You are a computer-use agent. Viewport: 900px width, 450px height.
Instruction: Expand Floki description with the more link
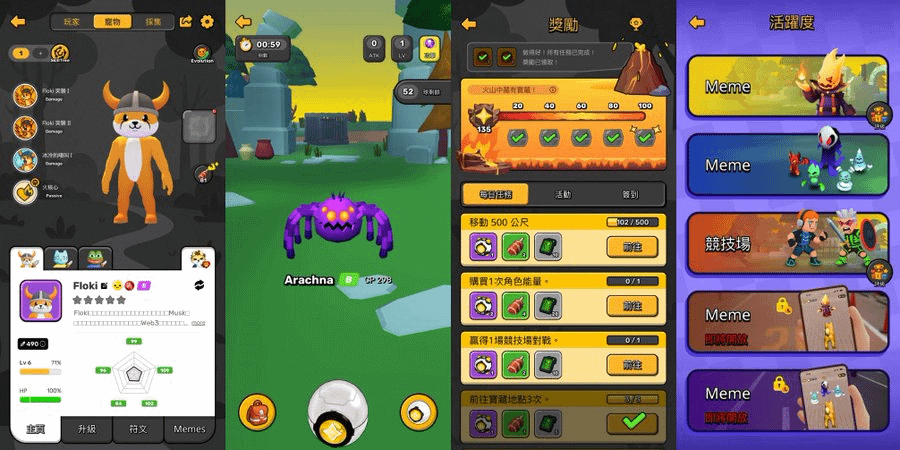point(198,323)
